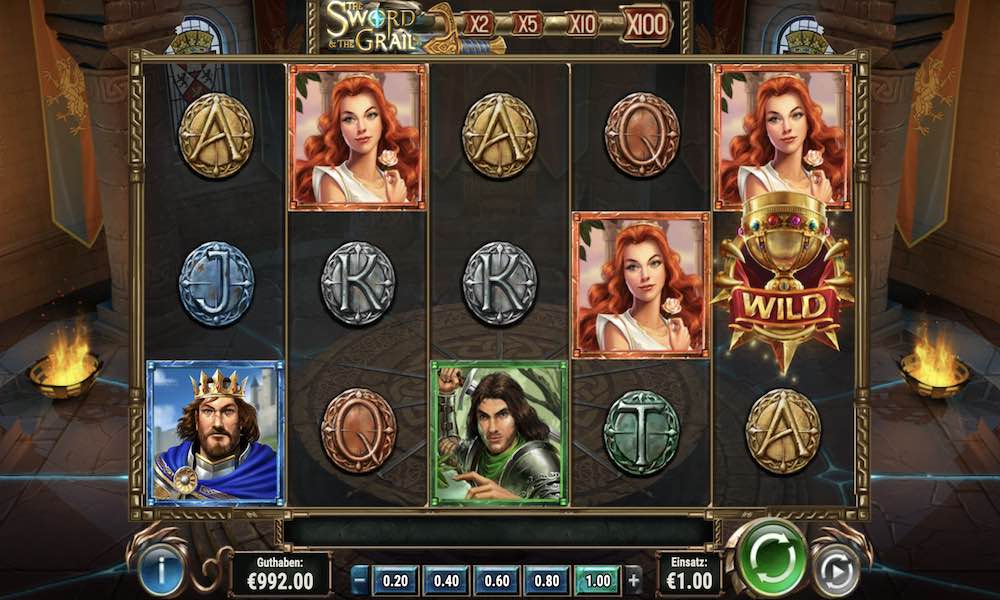
Task: Decrease the bet with the minus button
Action: pyautogui.click(x=360, y=579)
